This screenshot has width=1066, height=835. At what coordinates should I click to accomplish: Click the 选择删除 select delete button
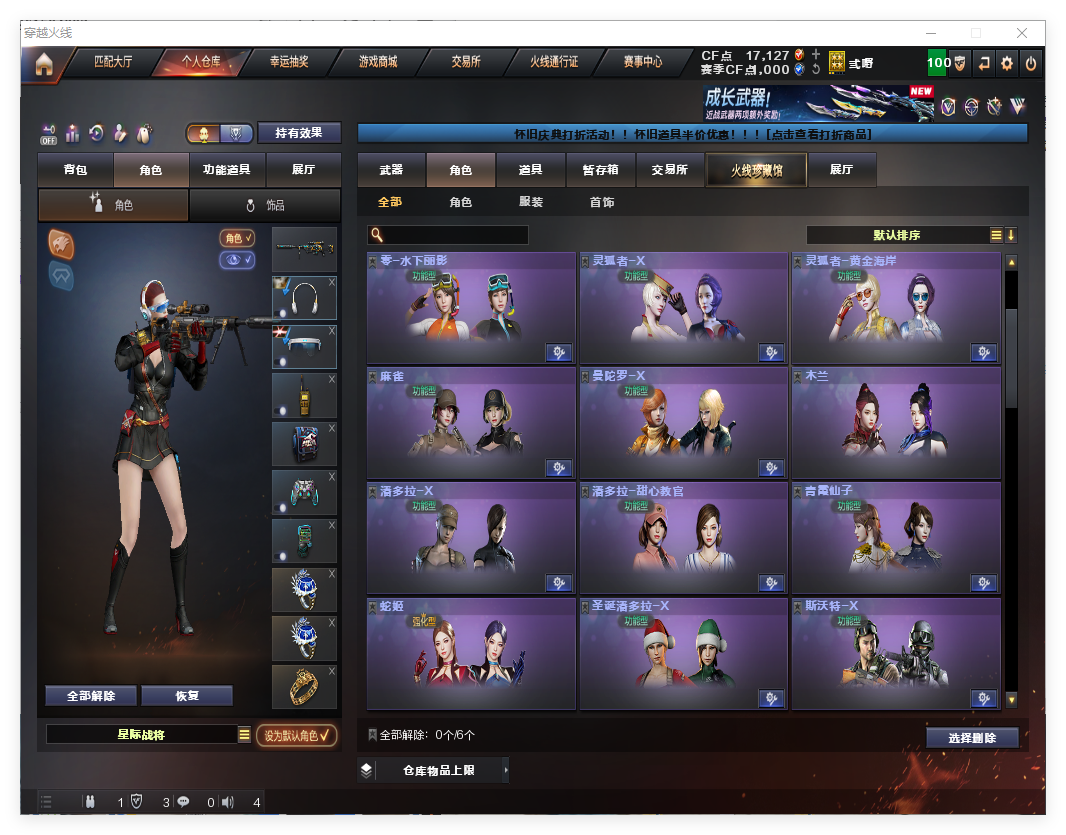coord(972,738)
